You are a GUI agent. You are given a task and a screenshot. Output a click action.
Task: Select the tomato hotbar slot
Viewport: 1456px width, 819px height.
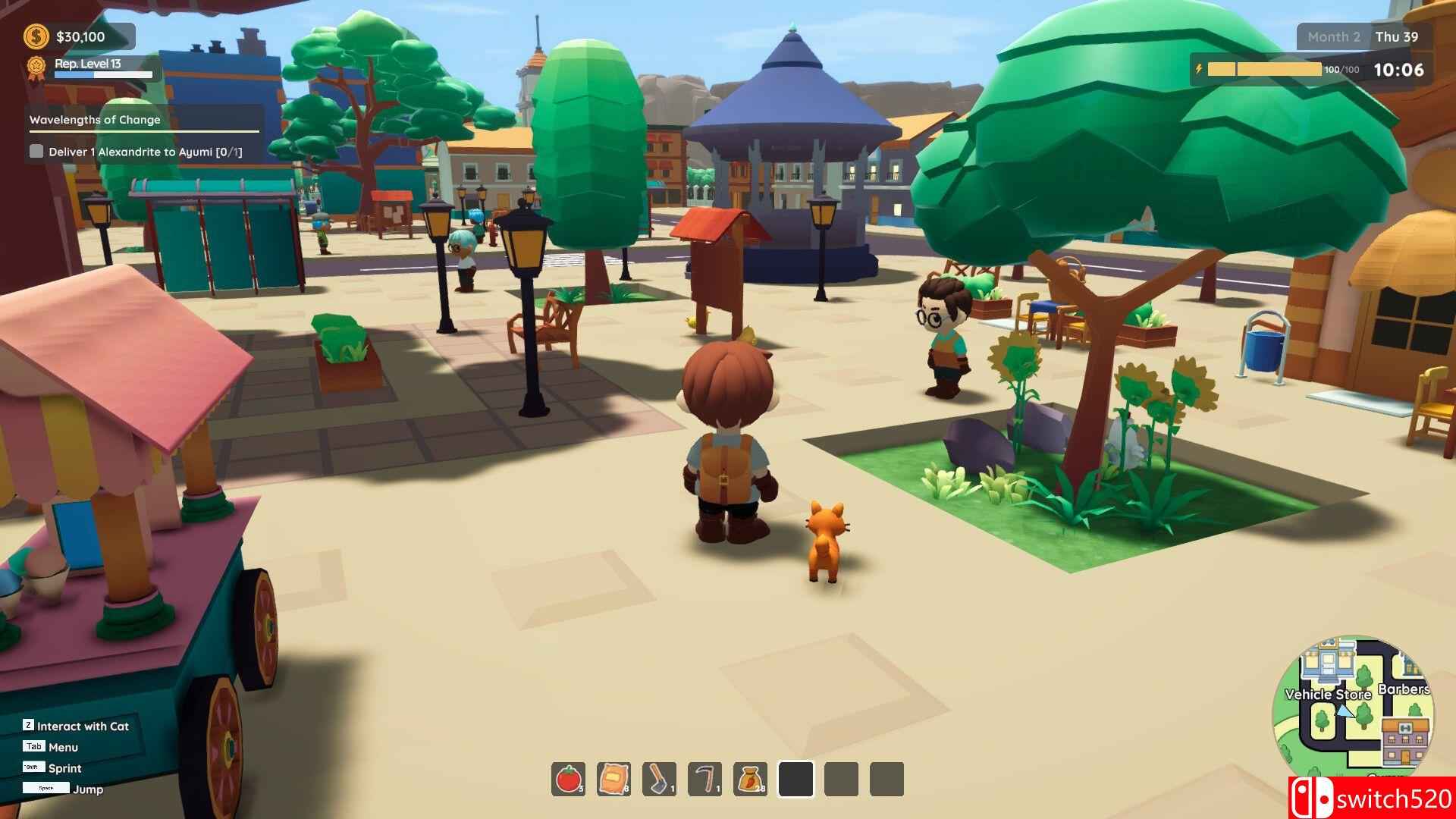pos(568,780)
